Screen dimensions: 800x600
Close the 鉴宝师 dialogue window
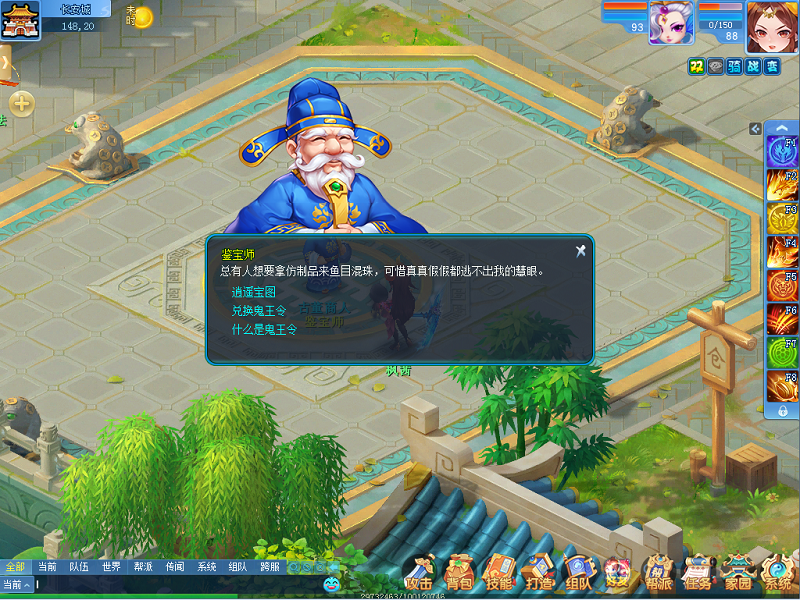click(x=580, y=250)
